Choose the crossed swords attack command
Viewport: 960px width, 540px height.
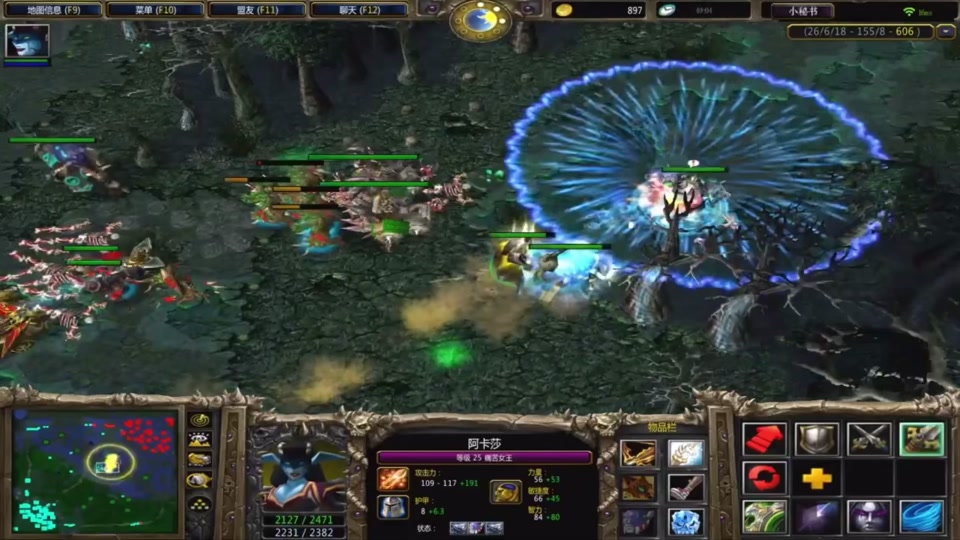pyautogui.click(x=869, y=440)
